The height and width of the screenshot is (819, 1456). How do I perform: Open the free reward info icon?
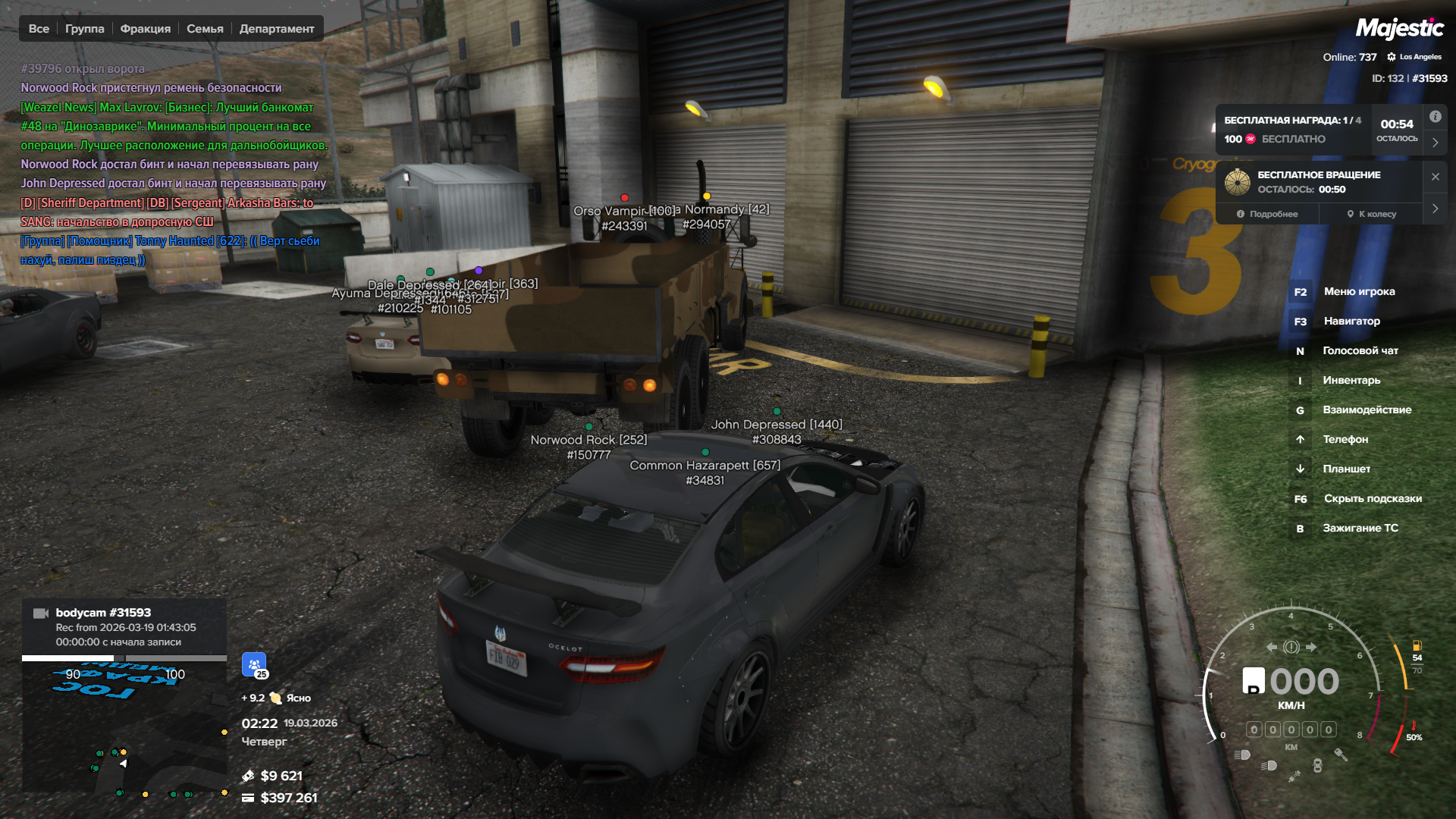[1436, 117]
